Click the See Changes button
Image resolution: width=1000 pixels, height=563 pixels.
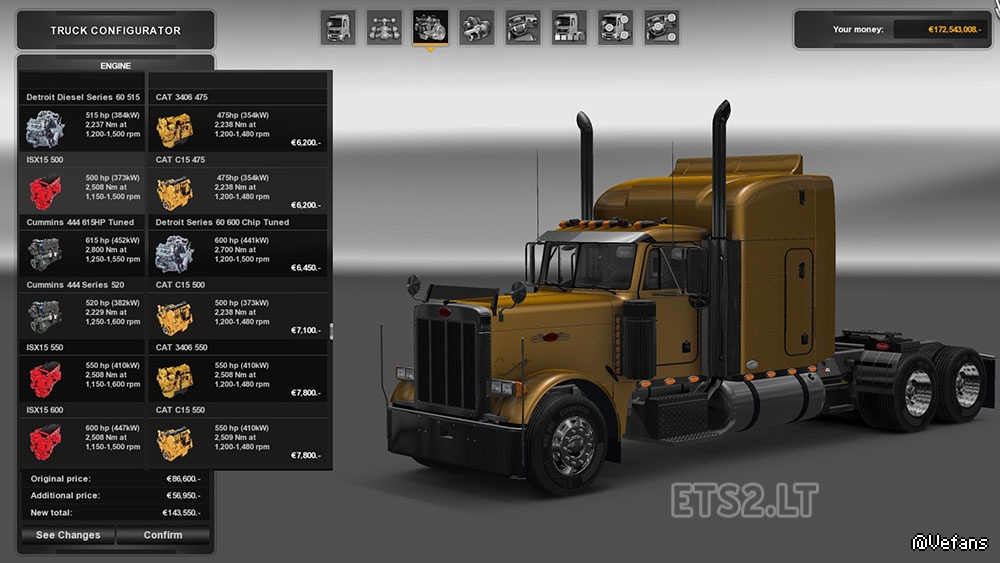(x=68, y=535)
